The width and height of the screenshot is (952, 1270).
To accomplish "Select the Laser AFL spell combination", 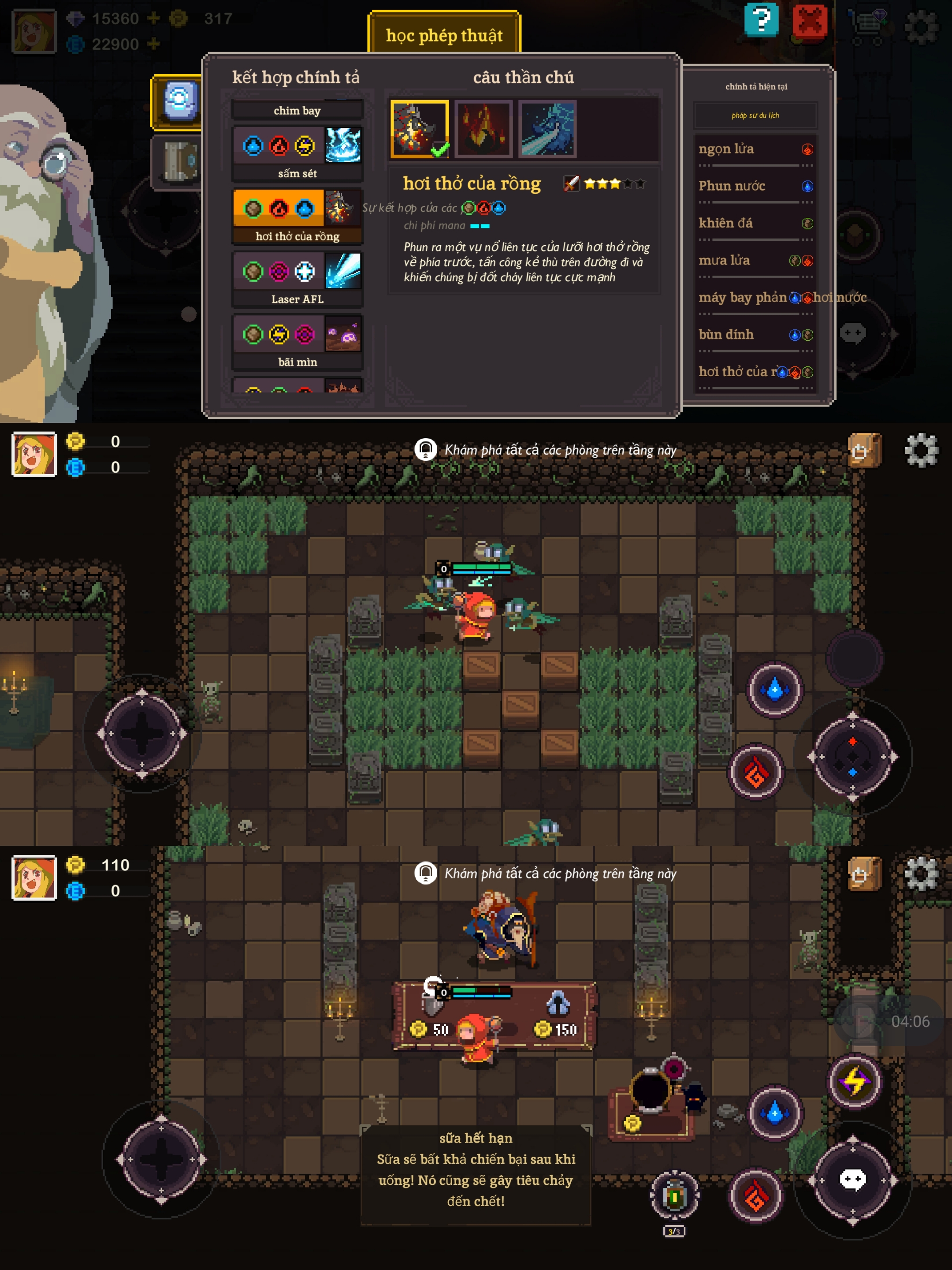I will pyautogui.click(x=297, y=278).
